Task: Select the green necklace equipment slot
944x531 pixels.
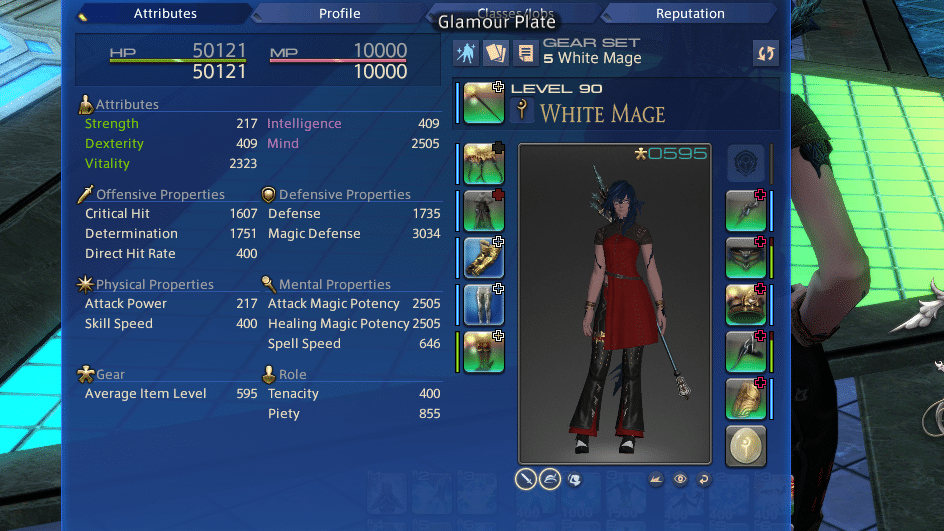Action: point(745,257)
